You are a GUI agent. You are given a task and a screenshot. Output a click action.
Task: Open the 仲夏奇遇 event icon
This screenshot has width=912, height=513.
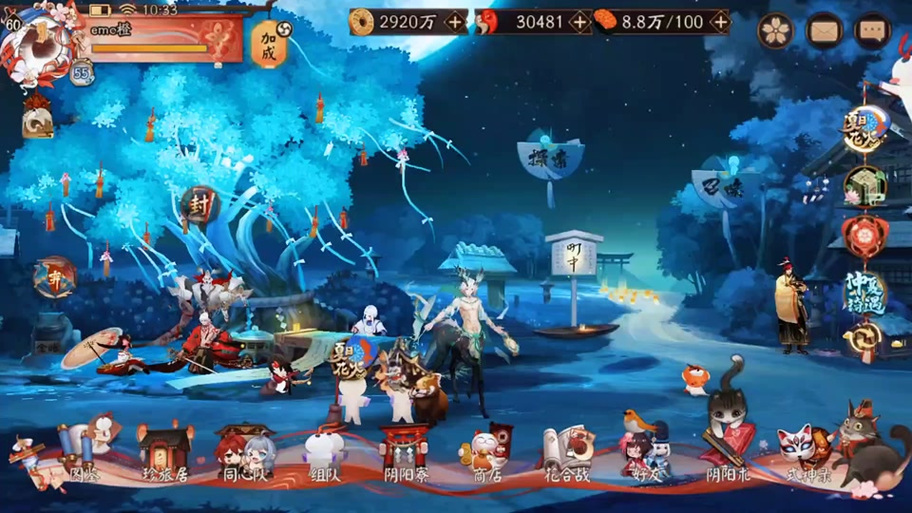point(863,290)
